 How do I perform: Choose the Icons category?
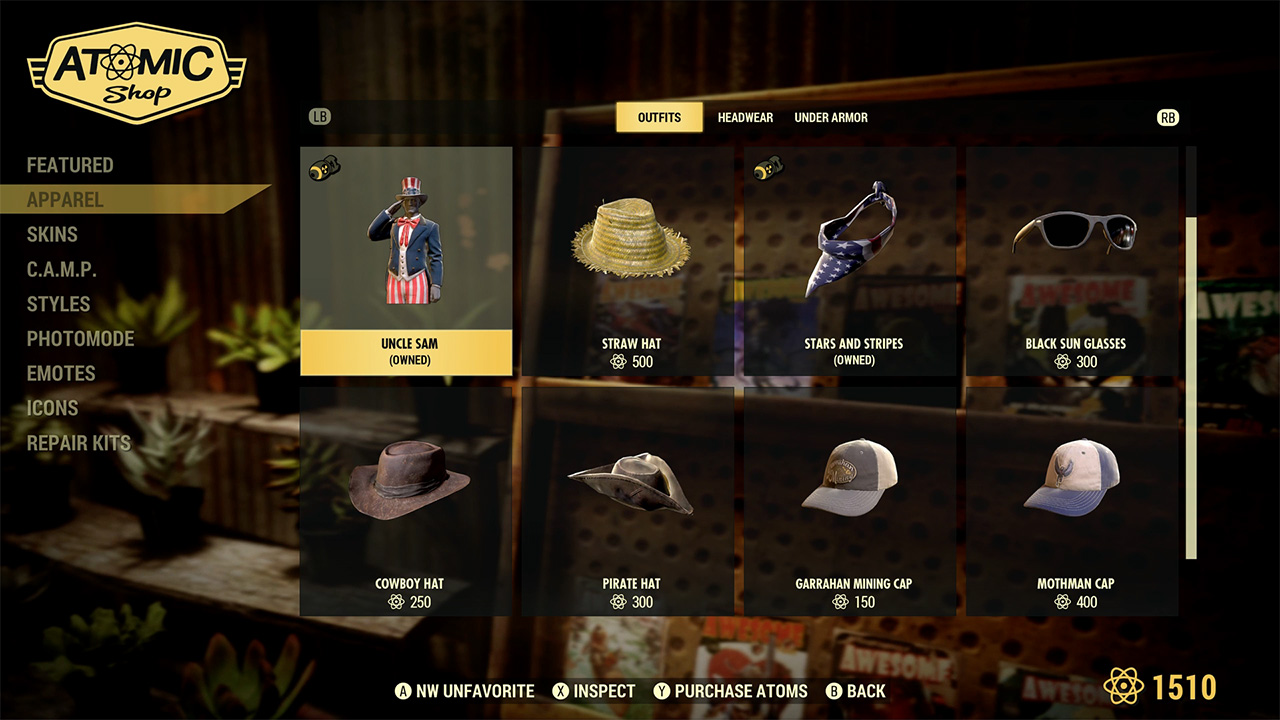point(52,408)
